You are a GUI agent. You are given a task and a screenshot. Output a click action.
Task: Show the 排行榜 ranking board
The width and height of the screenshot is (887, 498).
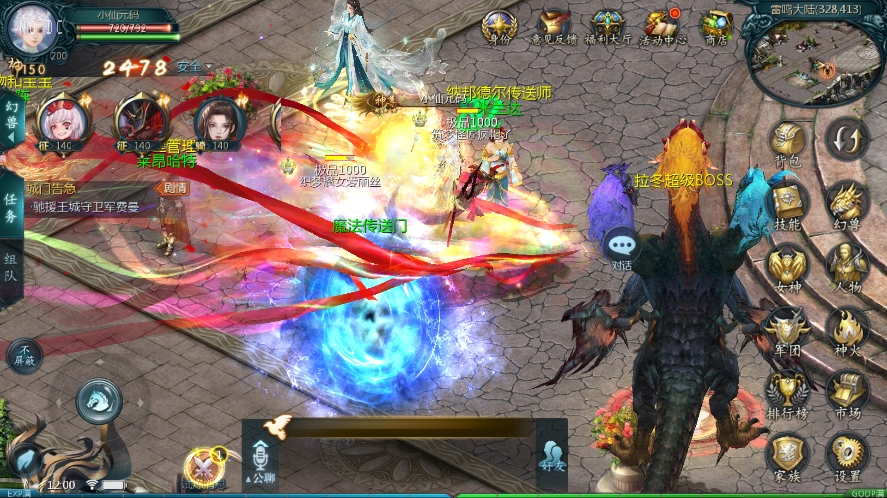coord(788,391)
